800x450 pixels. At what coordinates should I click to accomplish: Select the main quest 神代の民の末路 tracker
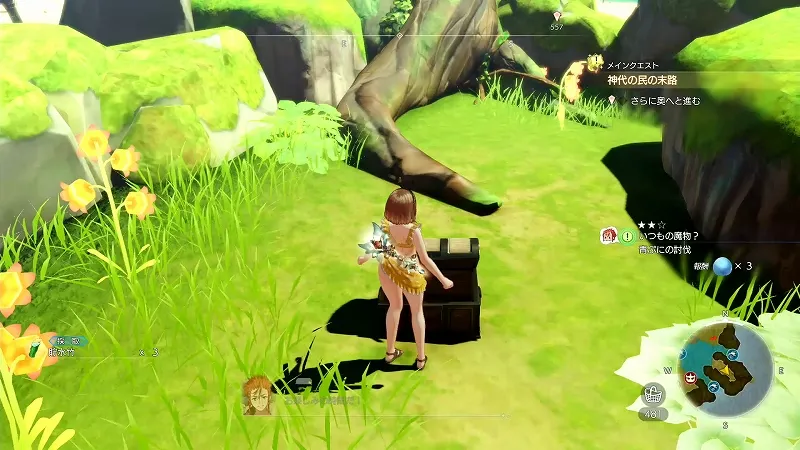click(654, 80)
